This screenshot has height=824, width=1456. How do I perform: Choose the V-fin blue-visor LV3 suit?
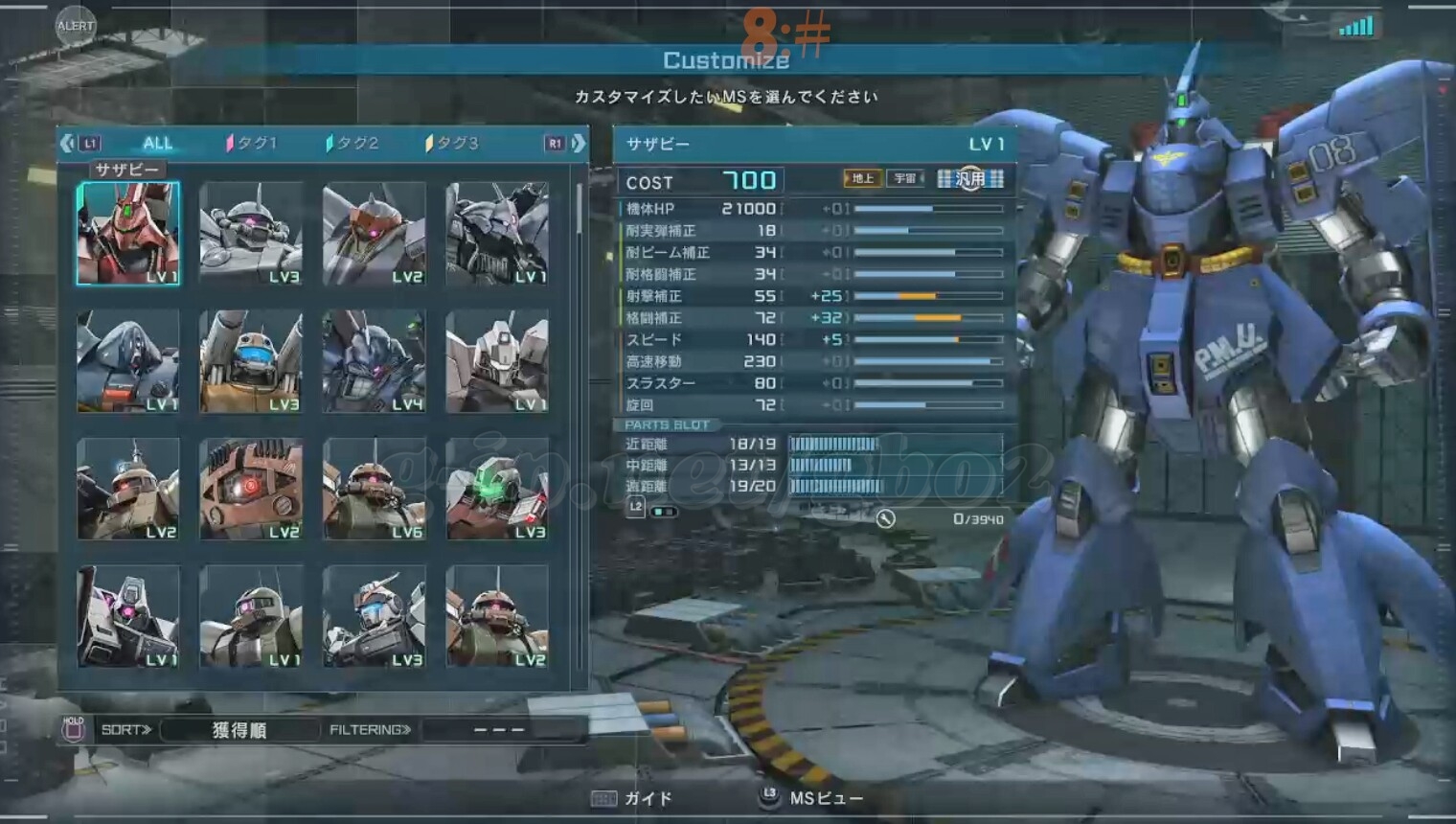(x=374, y=616)
